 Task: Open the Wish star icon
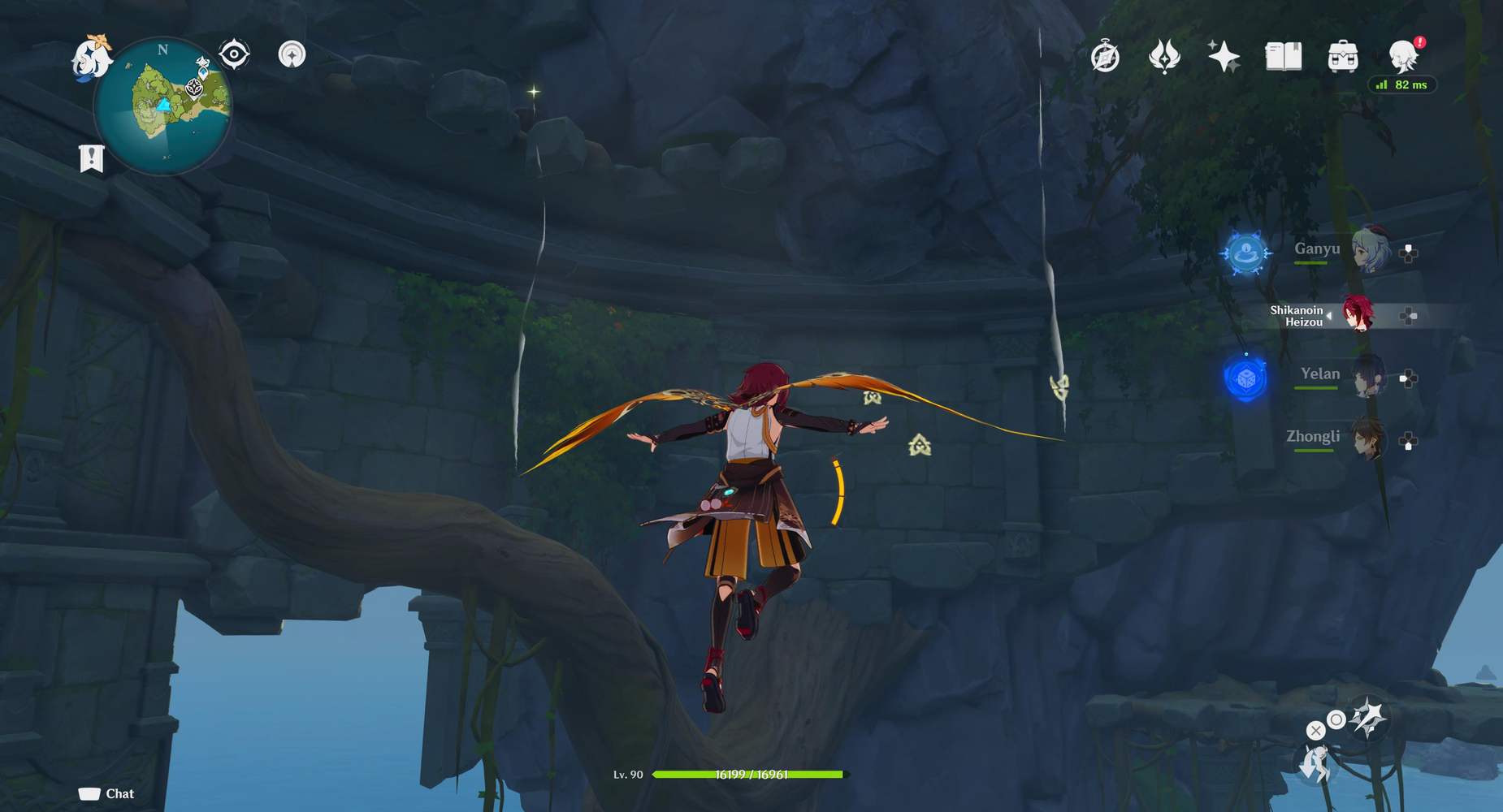click(x=1224, y=55)
